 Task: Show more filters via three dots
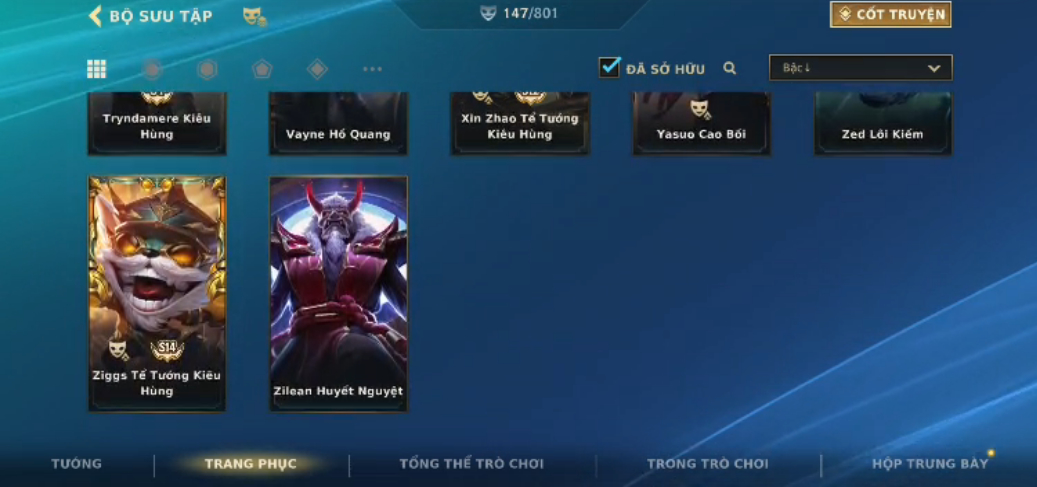372,69
